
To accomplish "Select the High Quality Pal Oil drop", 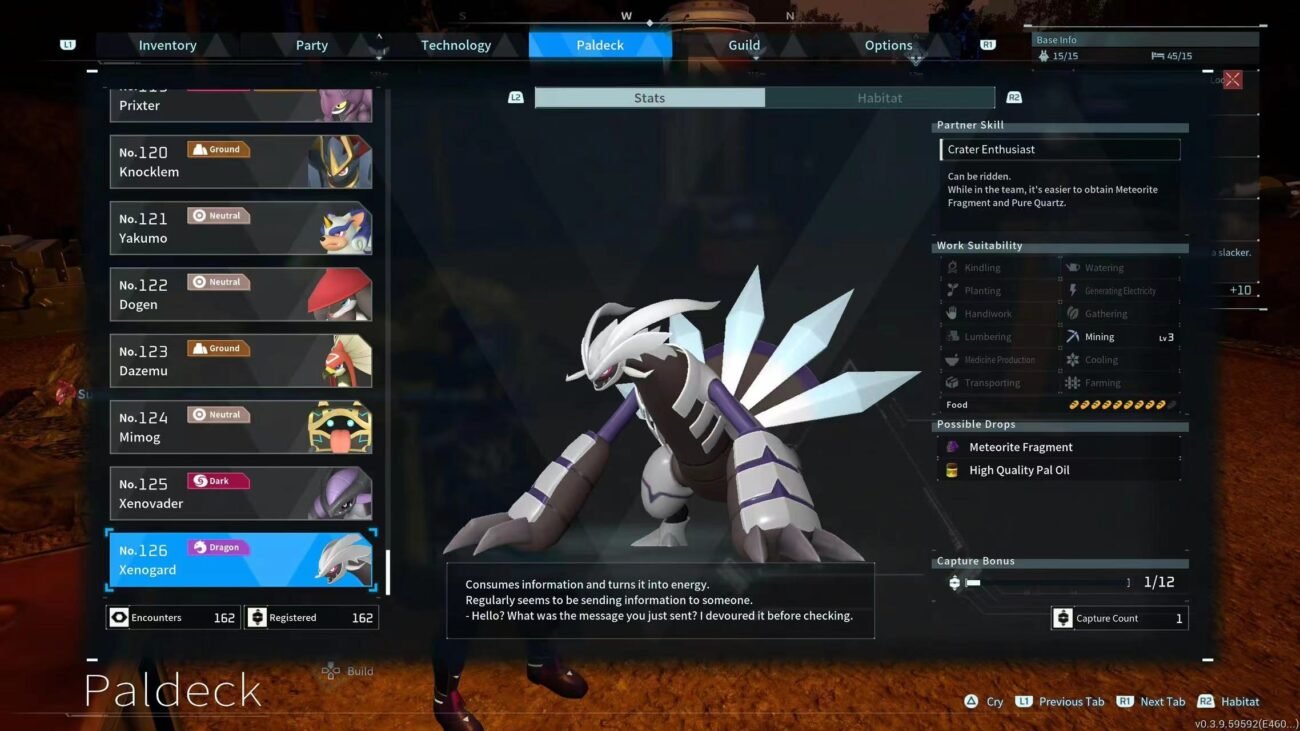I will (1018, 470).
